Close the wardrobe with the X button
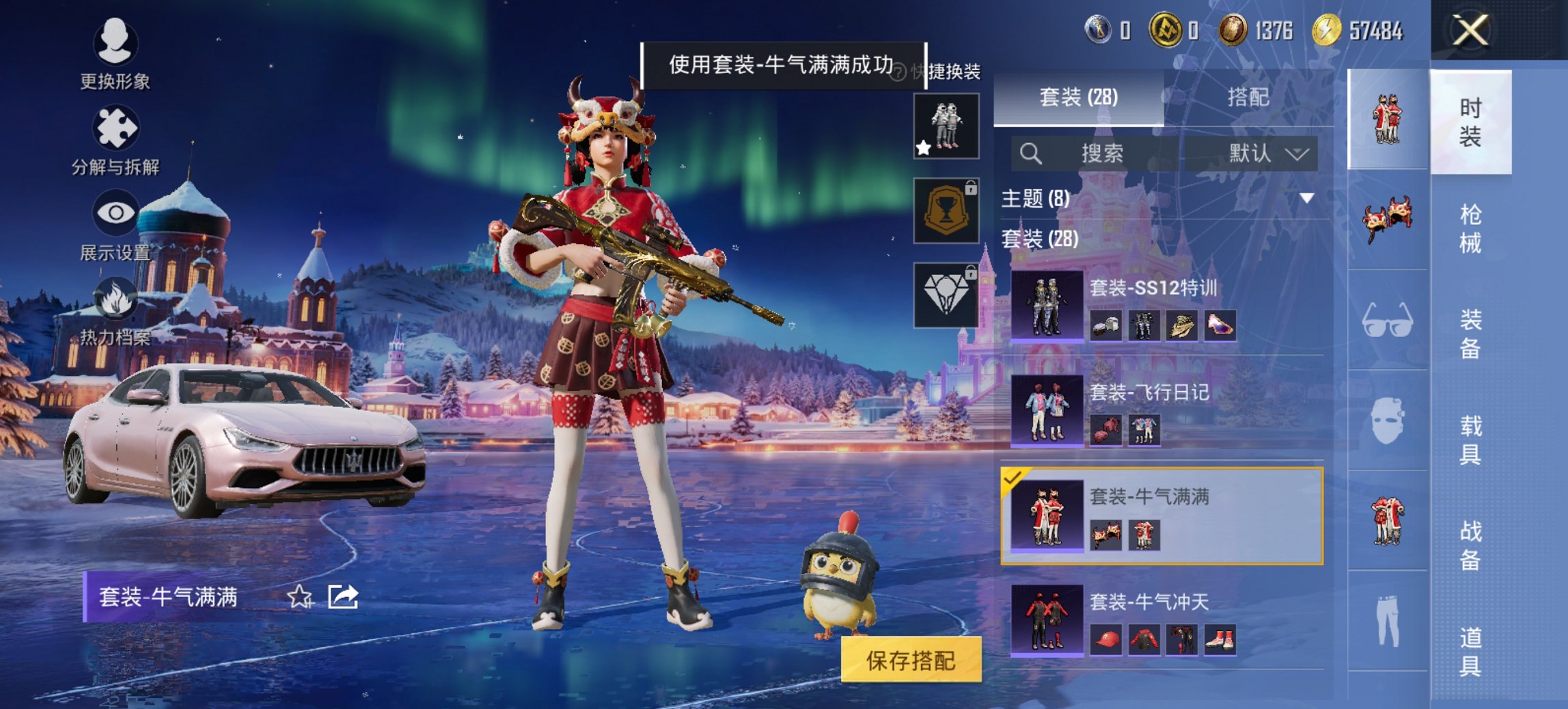 pos(1470,31)
